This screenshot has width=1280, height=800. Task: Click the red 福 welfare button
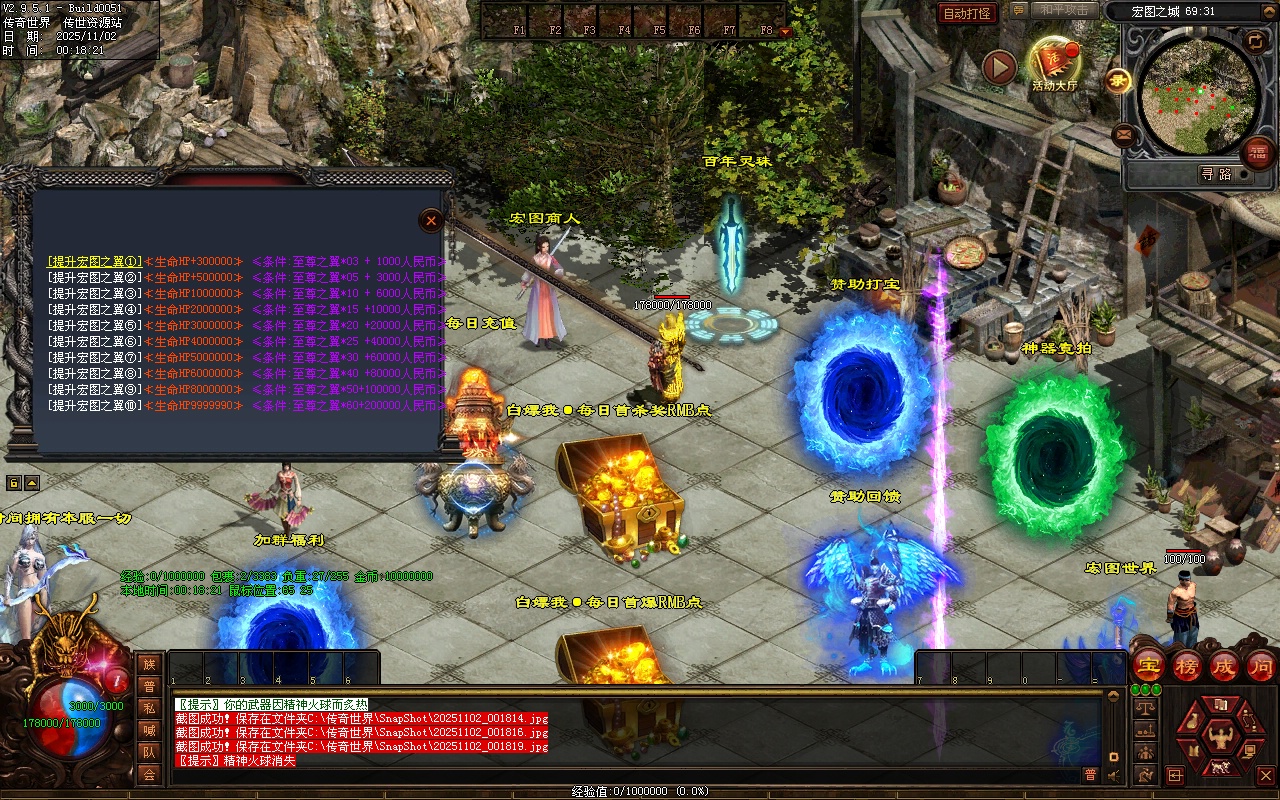(1257, 153)
